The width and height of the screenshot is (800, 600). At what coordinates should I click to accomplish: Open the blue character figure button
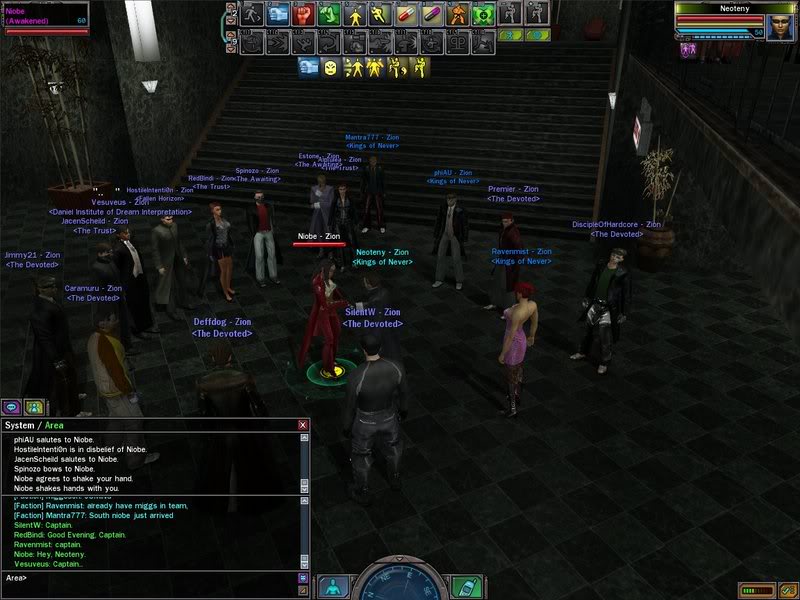[333, 586]
